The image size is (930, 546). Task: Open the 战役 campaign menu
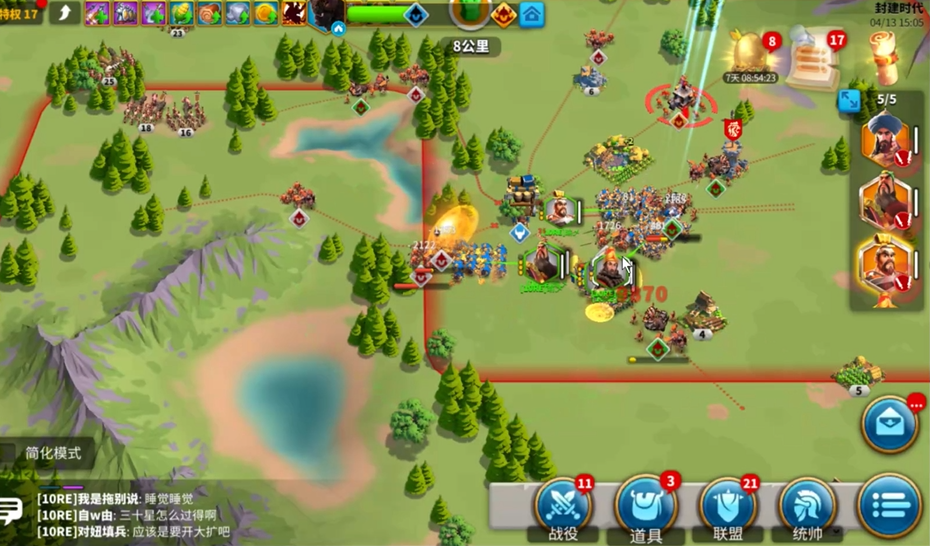[564, 507]
